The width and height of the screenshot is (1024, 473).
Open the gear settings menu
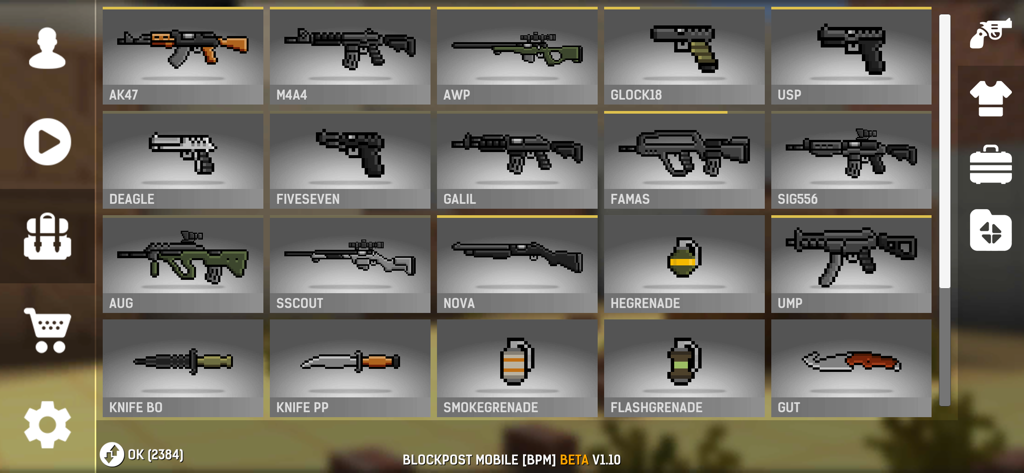click(x=47, y=424)
